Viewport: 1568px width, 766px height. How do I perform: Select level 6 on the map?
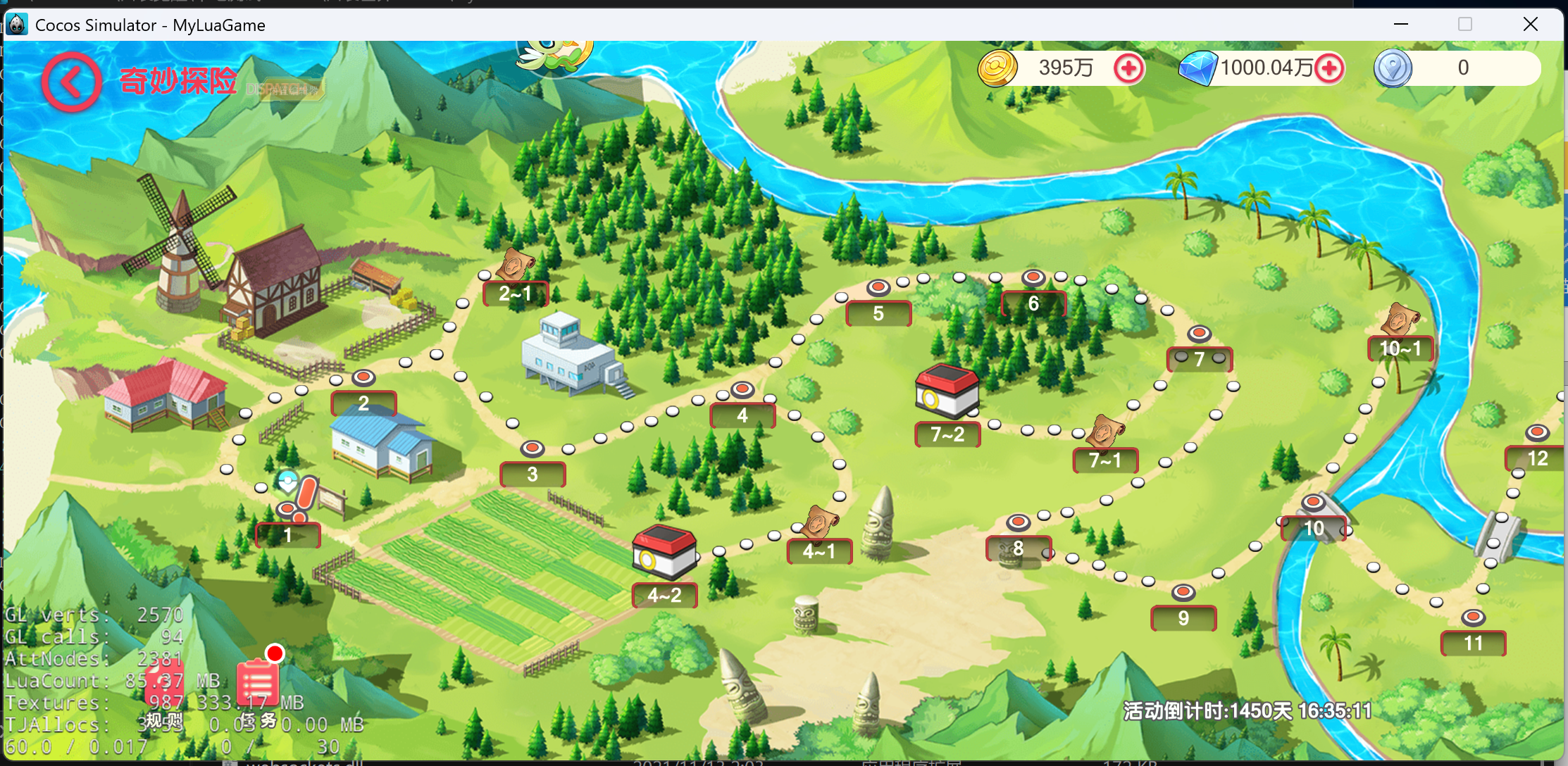click(x=1033, y=303)
